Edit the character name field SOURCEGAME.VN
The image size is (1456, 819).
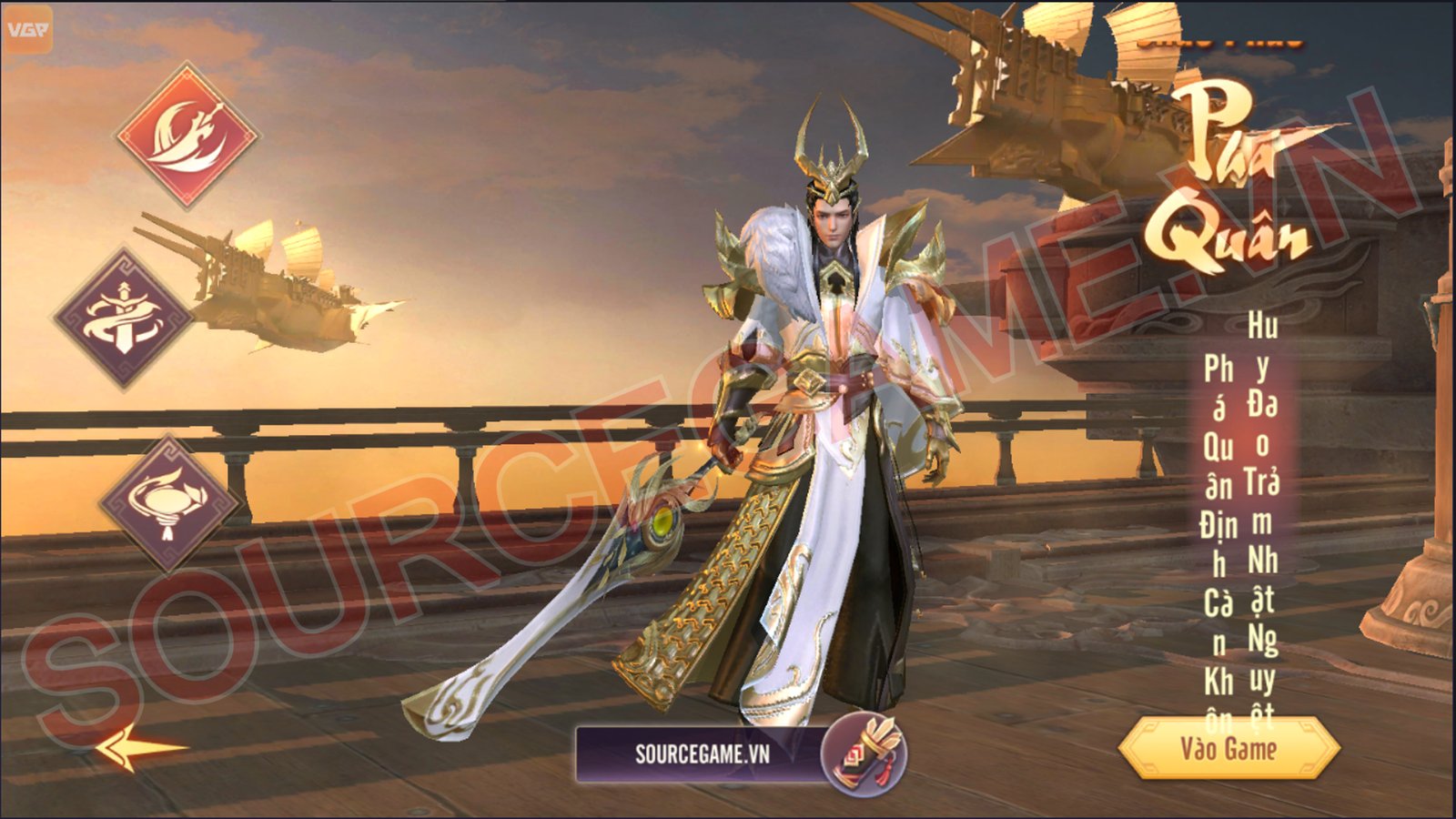coord(702,753)
